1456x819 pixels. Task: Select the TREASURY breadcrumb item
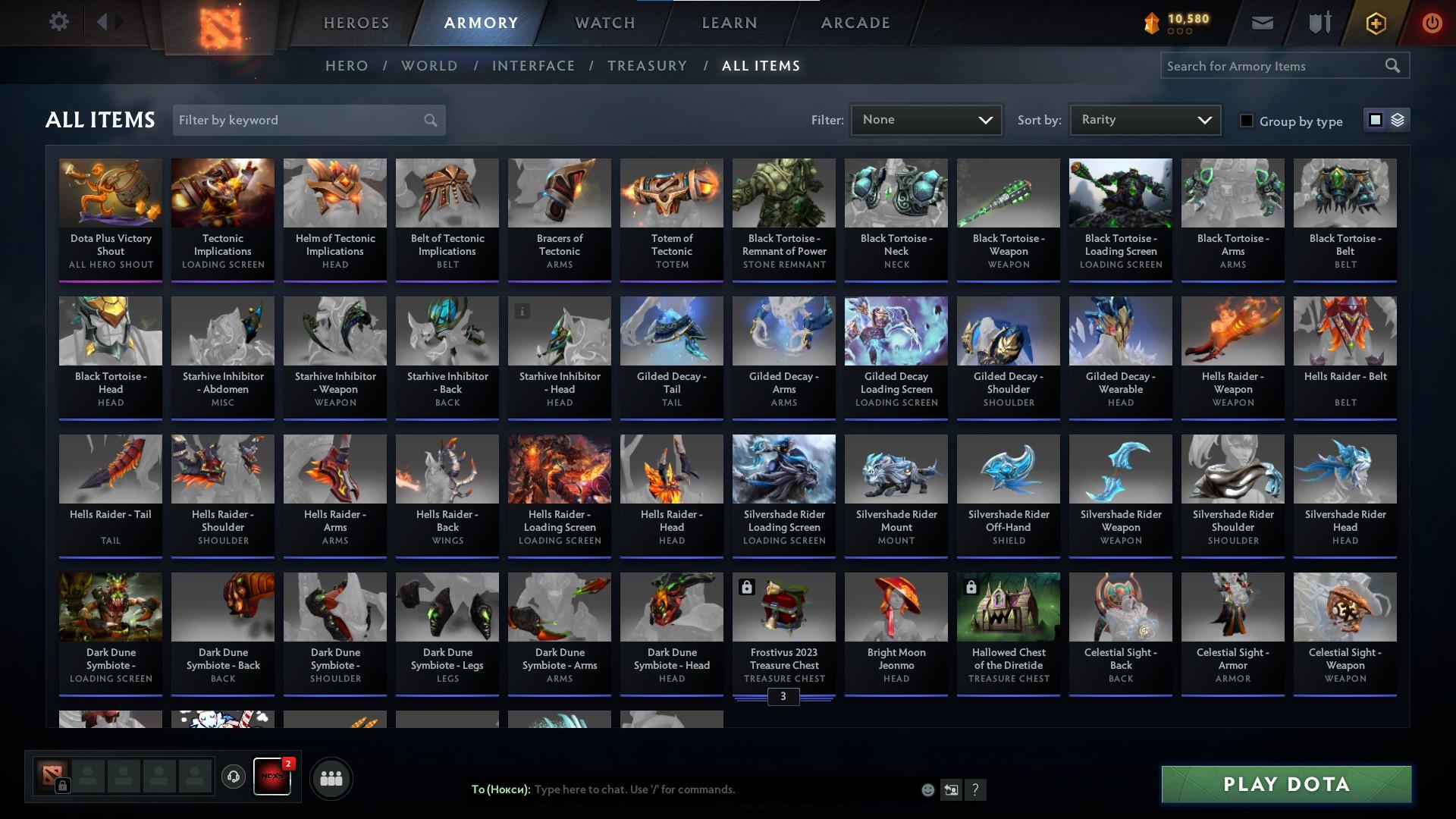tap(647, 66)
